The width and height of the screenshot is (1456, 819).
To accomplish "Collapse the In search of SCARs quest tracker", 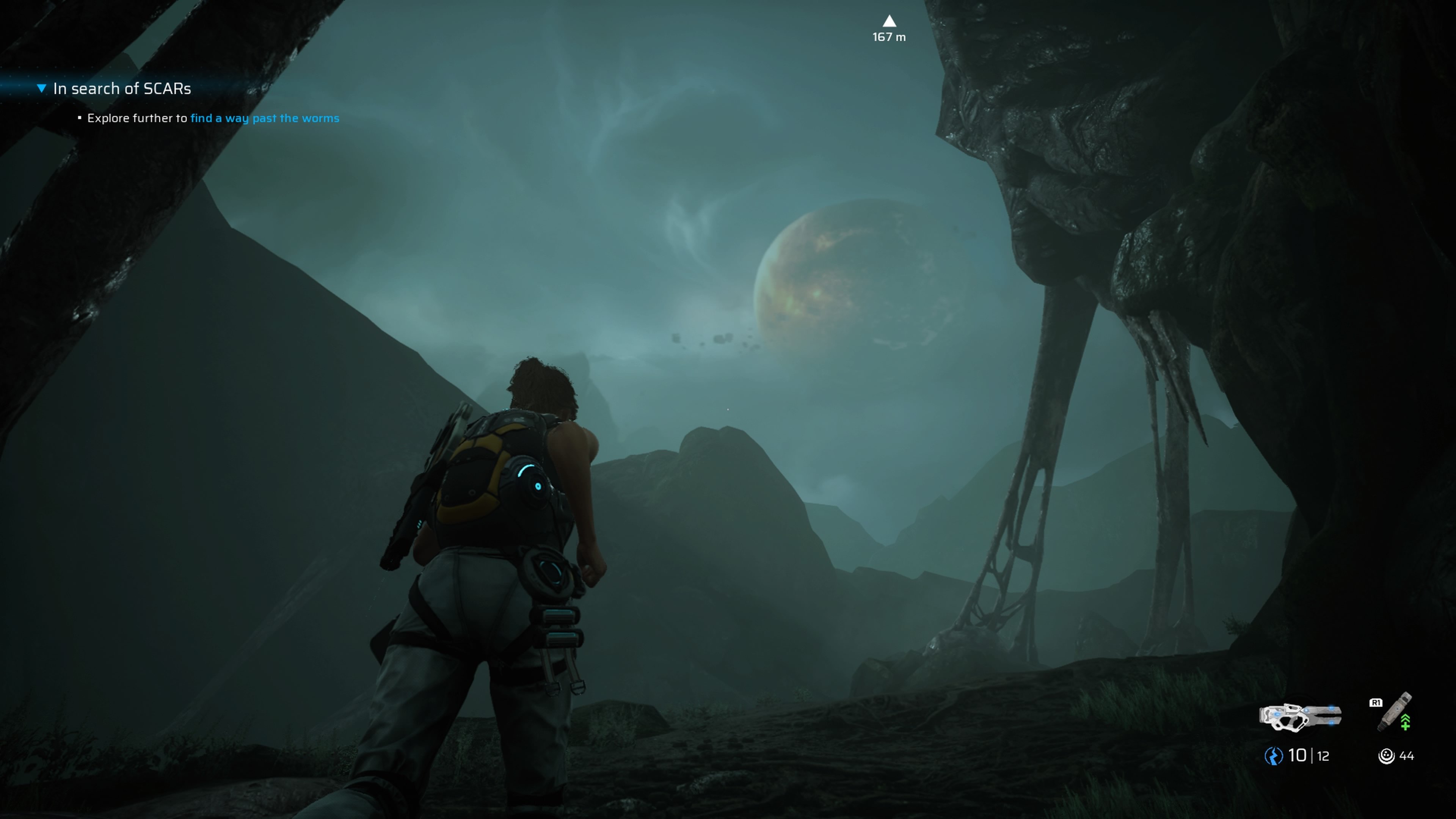I will (41, 88).
